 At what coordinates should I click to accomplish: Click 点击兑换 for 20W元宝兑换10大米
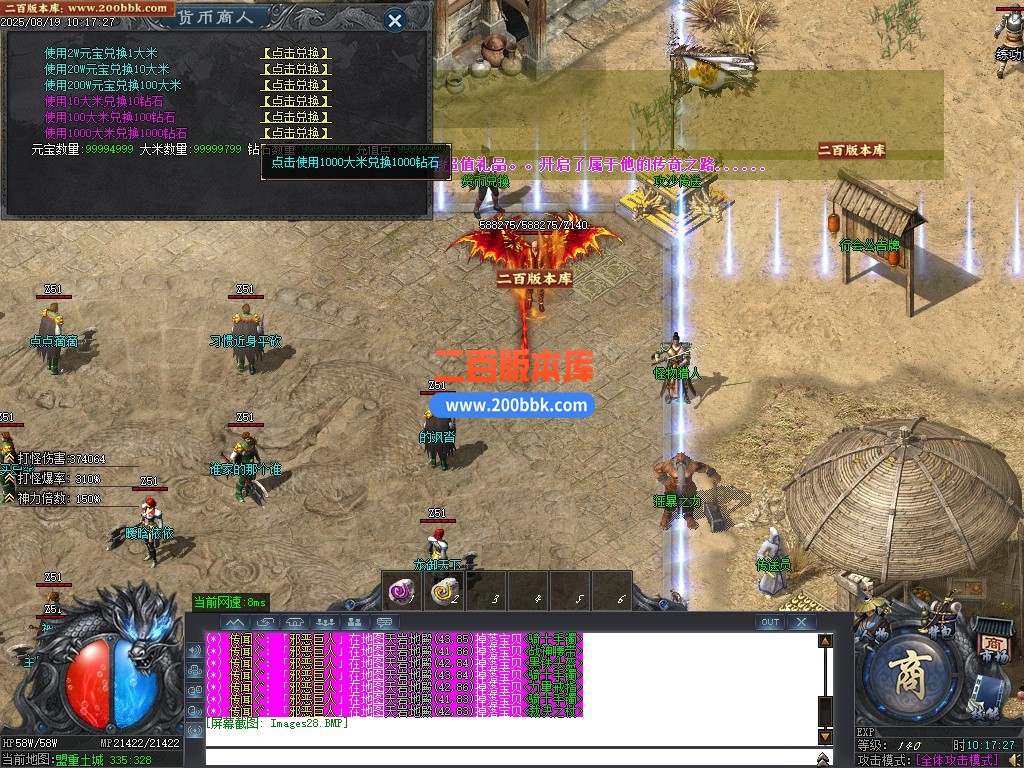296,70
